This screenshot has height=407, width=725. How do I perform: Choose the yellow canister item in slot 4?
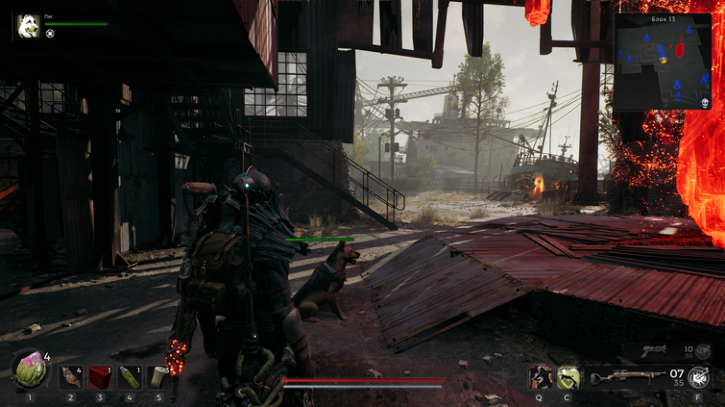[129, 377]
